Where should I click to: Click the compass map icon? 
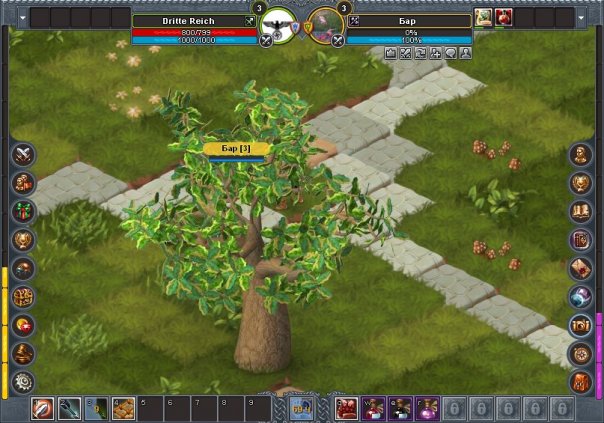pos(581,353)
